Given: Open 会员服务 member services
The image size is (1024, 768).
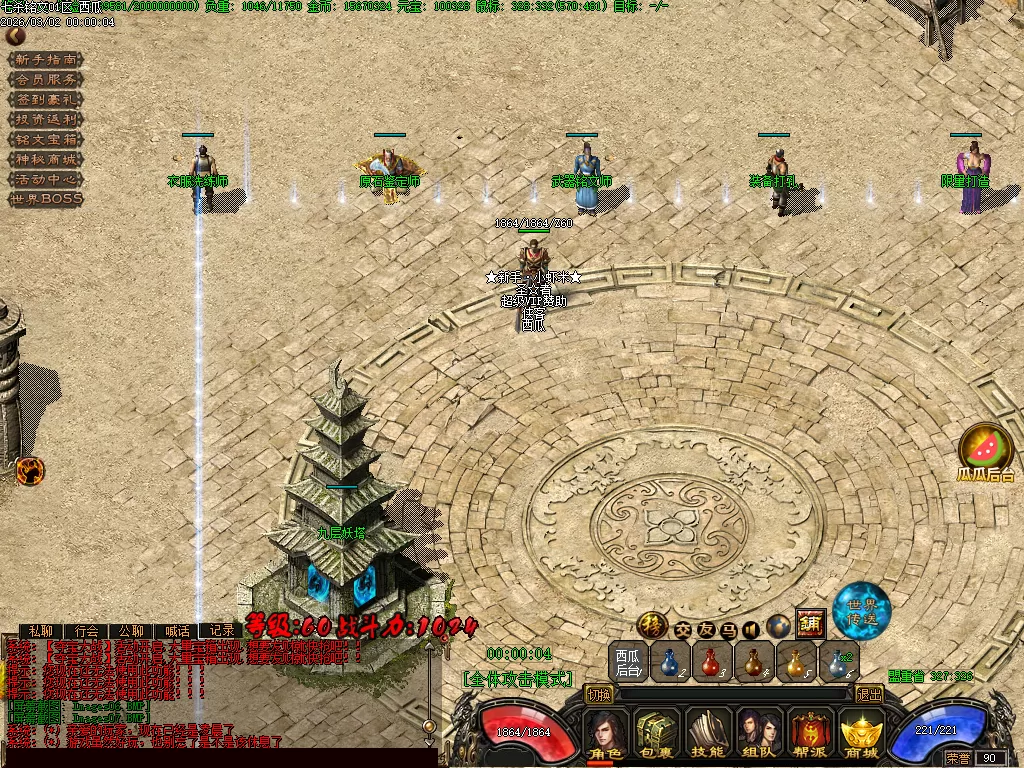Looking at the screenshot, I should (46, 79).
